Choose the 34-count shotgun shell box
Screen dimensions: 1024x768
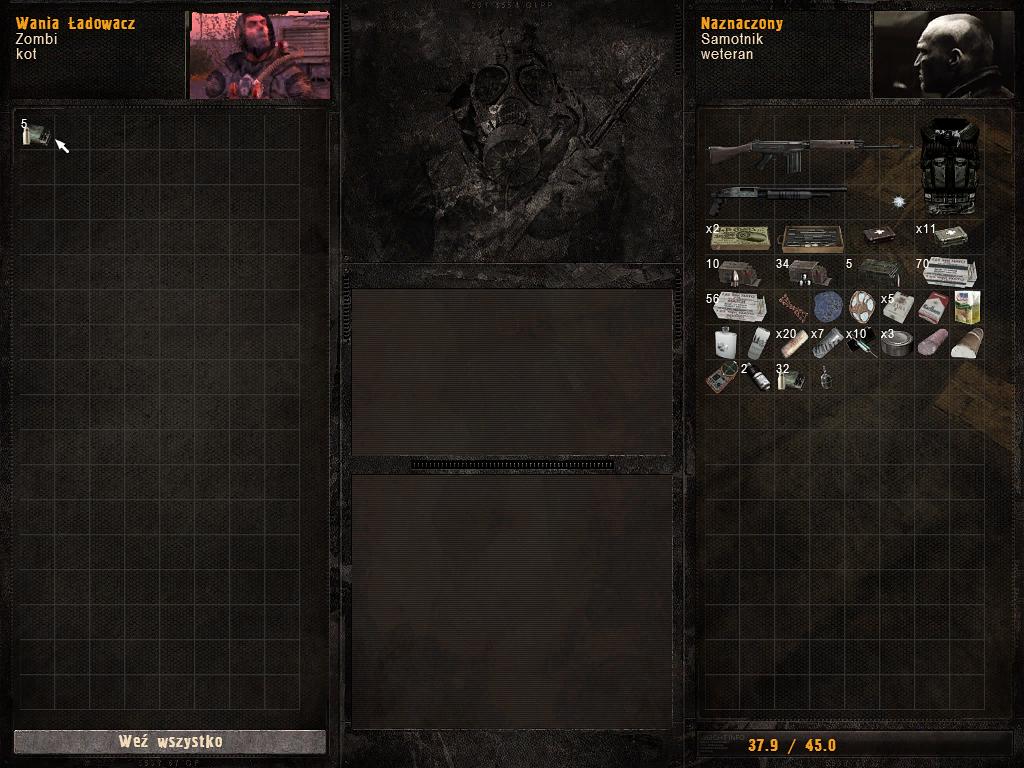coord(807,272)
